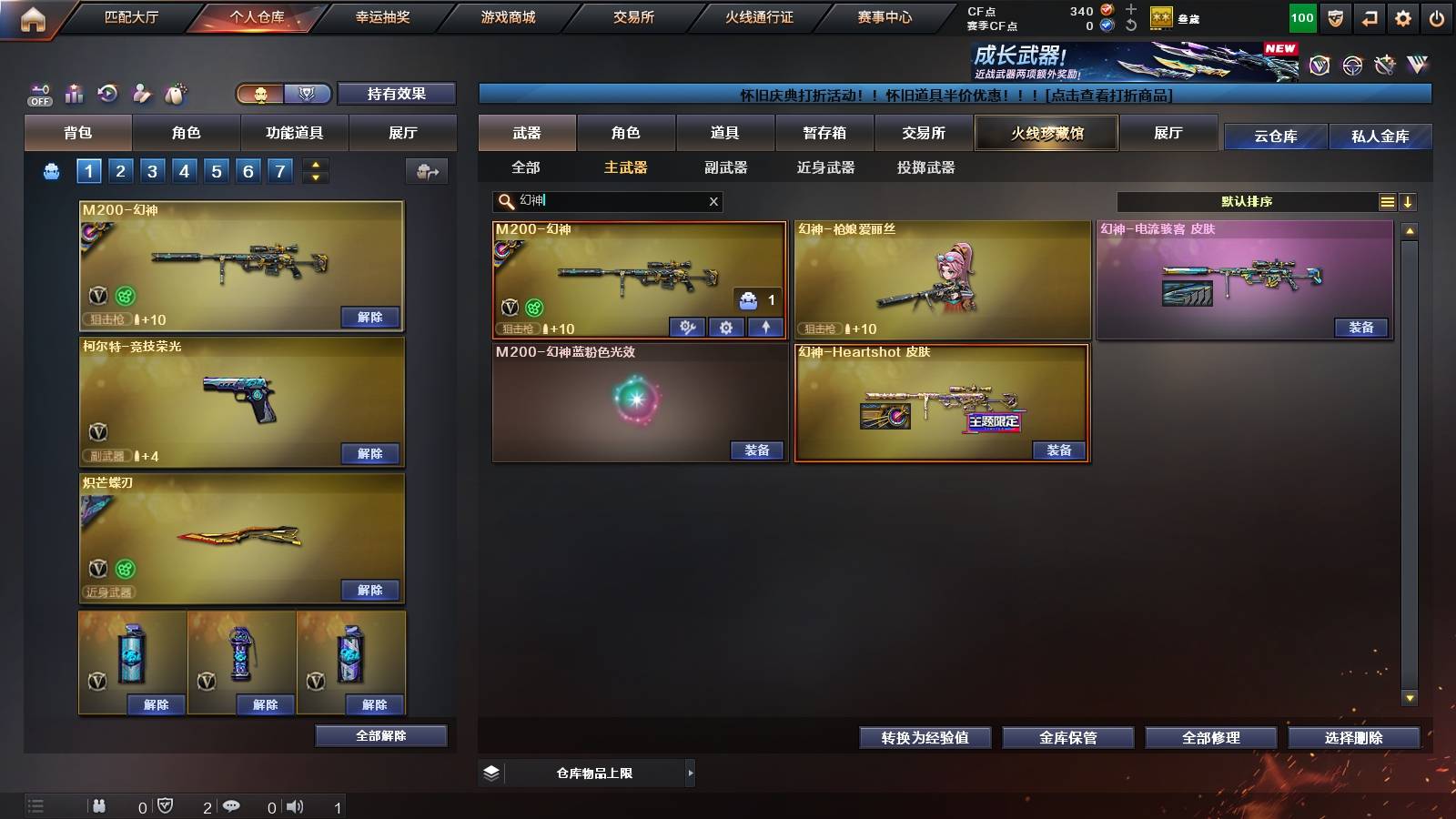Click the pet egg icon in the toolbar
The height and width of the screenshot is (819, 1456).
pyautogui.click(x=175, y=93)
